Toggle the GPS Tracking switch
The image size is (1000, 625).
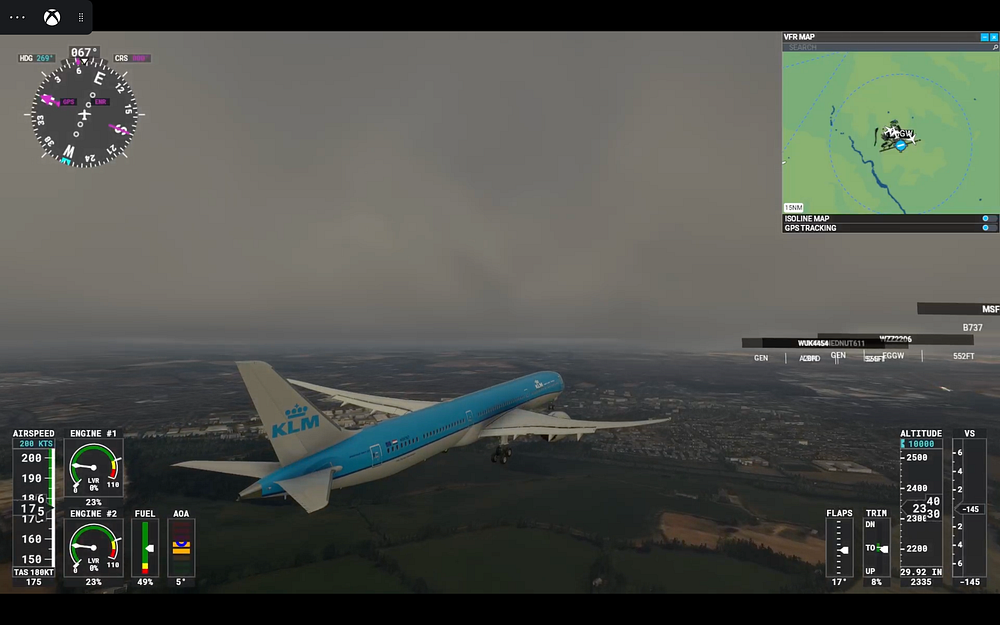coord(988,228)
